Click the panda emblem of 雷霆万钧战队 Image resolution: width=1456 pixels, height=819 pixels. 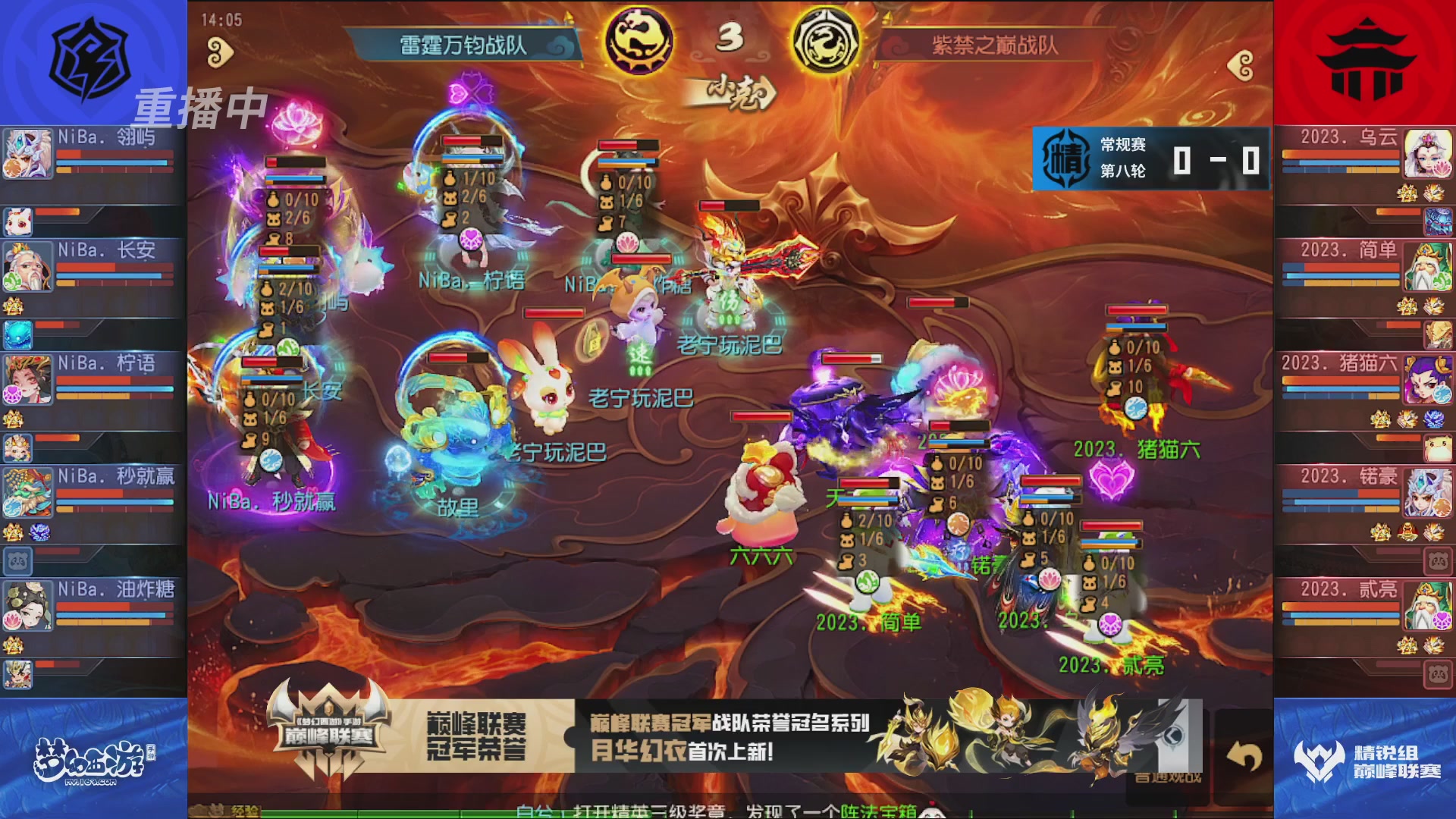tap(639, 42)
